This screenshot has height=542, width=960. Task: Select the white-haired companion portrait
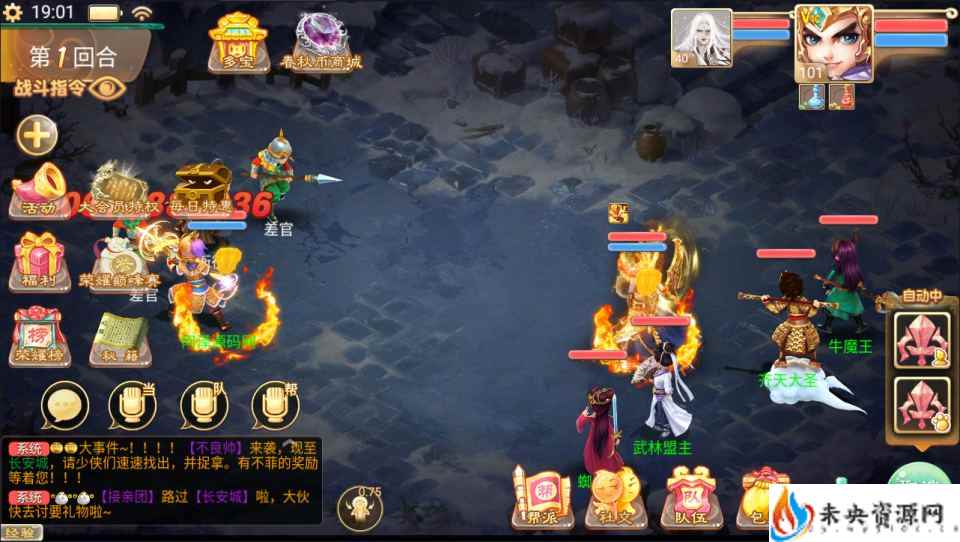pos(701,38)
